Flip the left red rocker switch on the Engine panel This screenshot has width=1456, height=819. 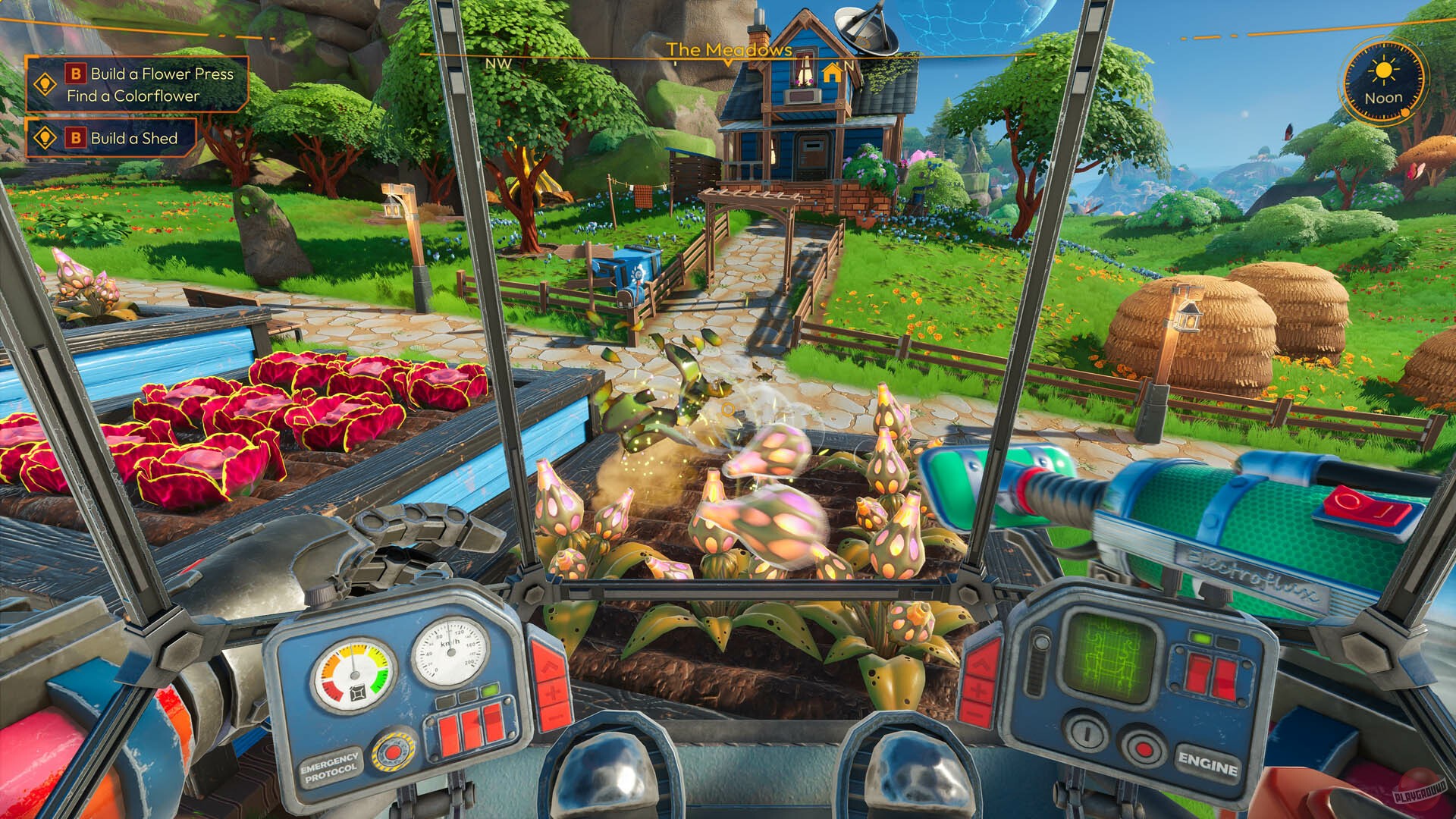[x=1197, y=672]
